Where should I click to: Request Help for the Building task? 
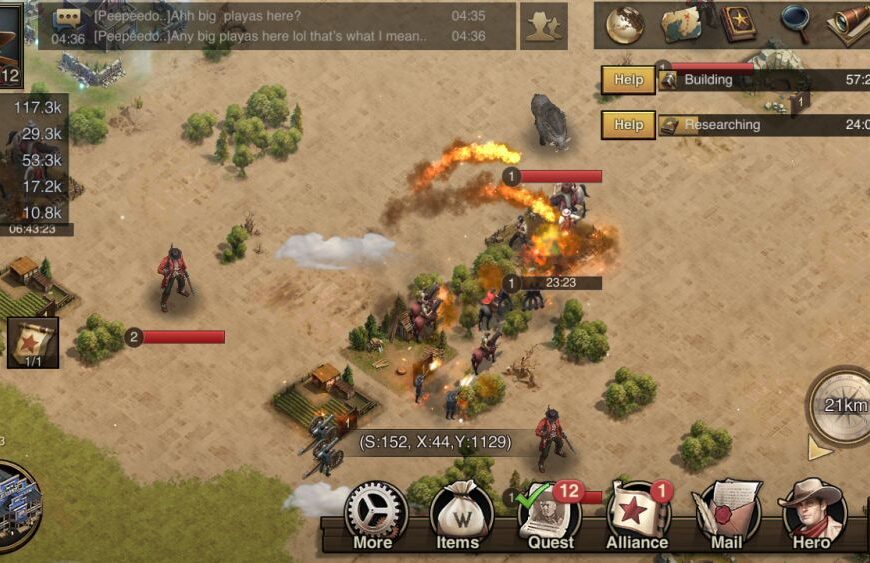click(628, 80)
